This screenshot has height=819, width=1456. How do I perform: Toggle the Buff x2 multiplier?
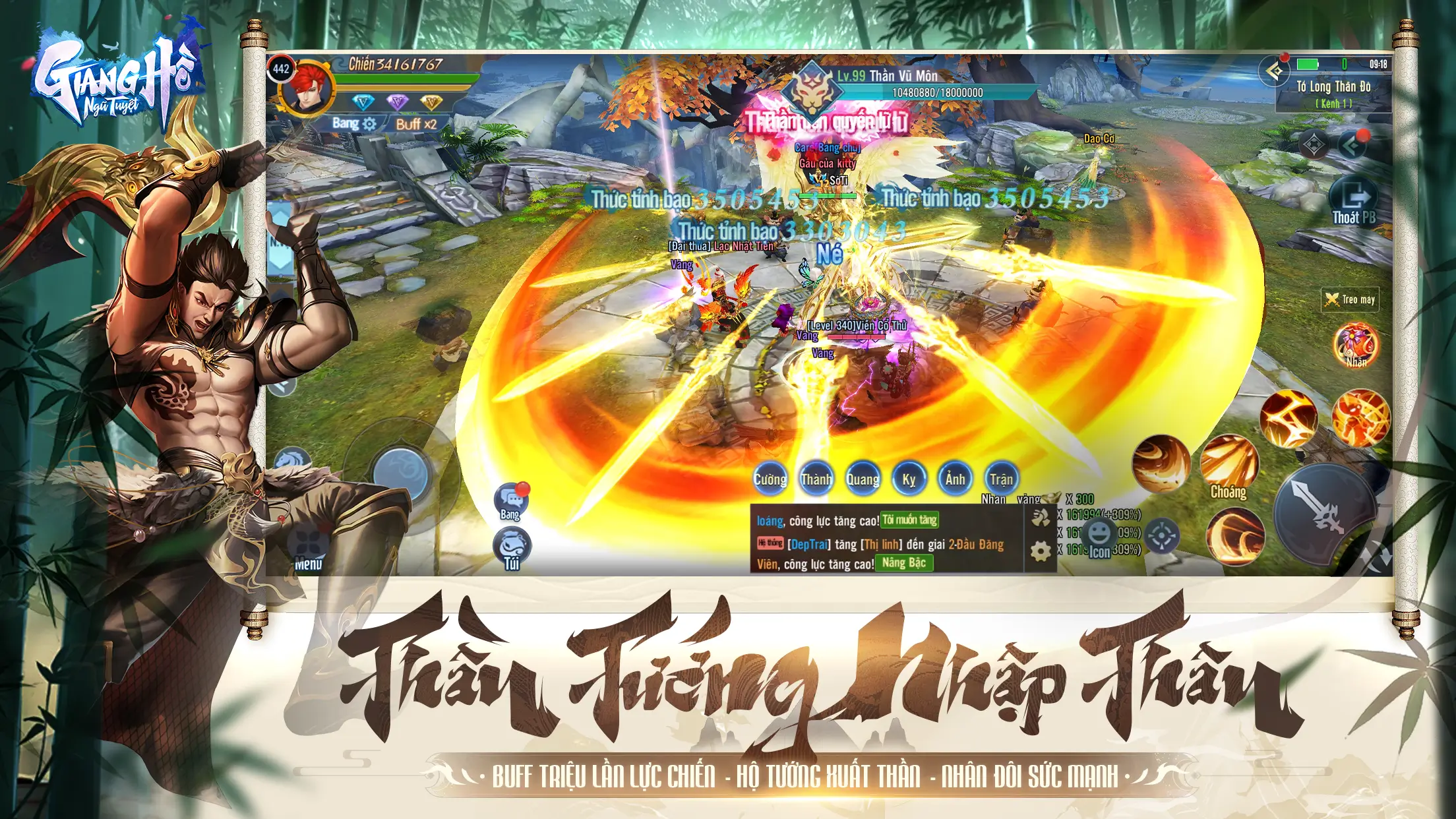click(x=417, y=123)
